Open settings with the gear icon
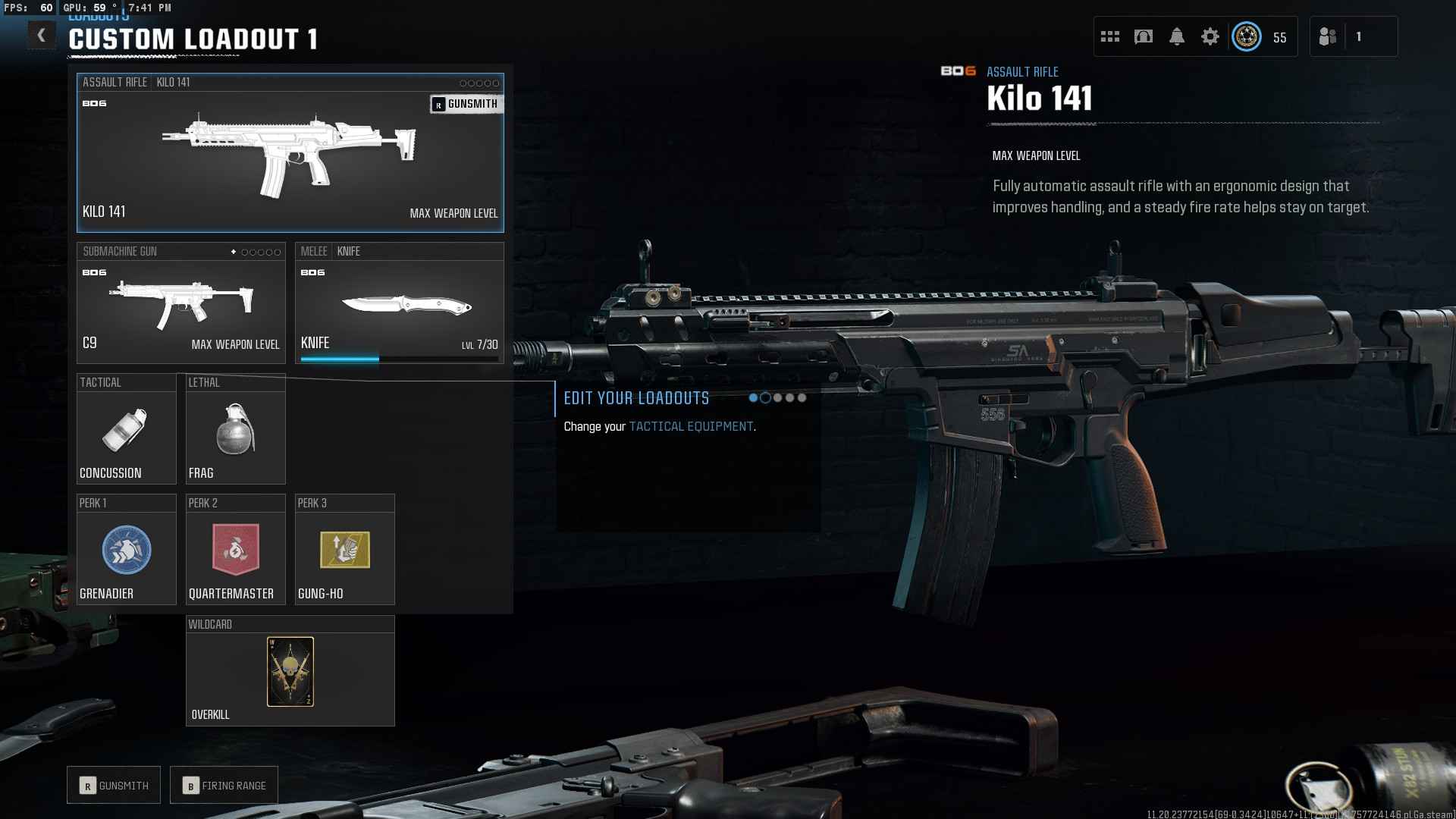Image resolution: width=1456 pixels, height=819 pixels. pyautogui.click(x=1210, y=36)
